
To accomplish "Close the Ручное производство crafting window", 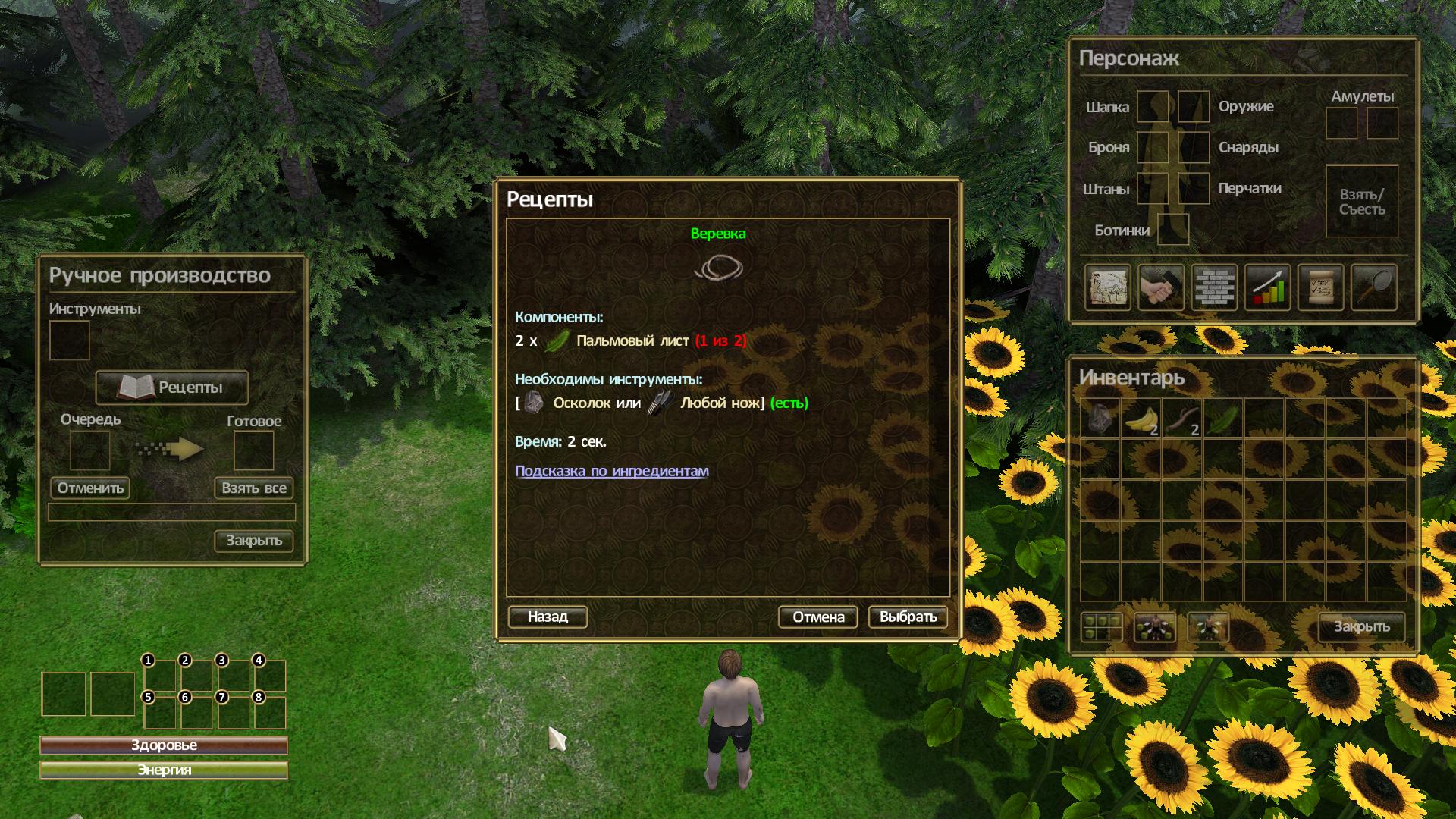I will [253, 541].
